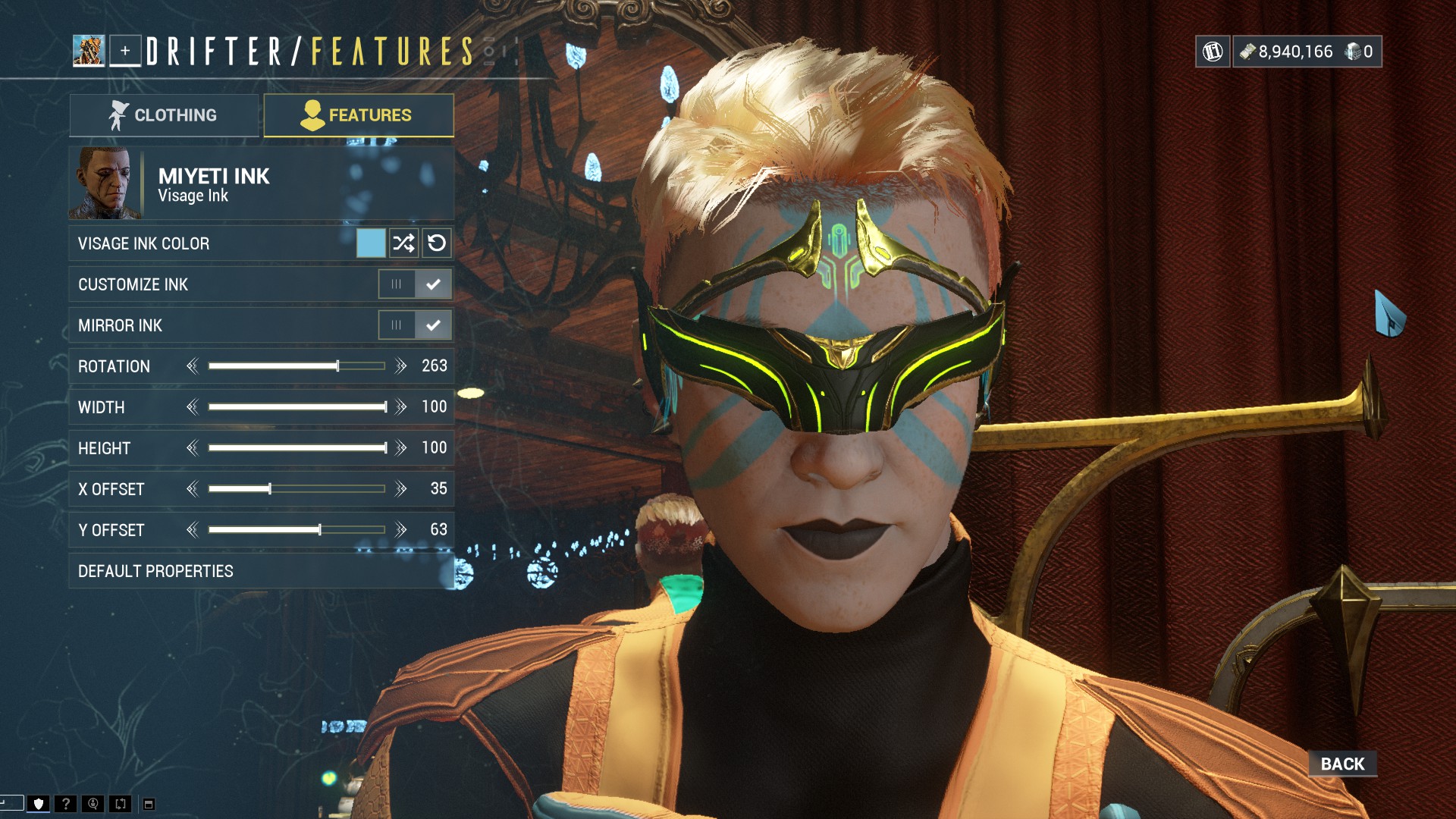Click the shield icon in the bottom toolbar

(x=39, y=805)
